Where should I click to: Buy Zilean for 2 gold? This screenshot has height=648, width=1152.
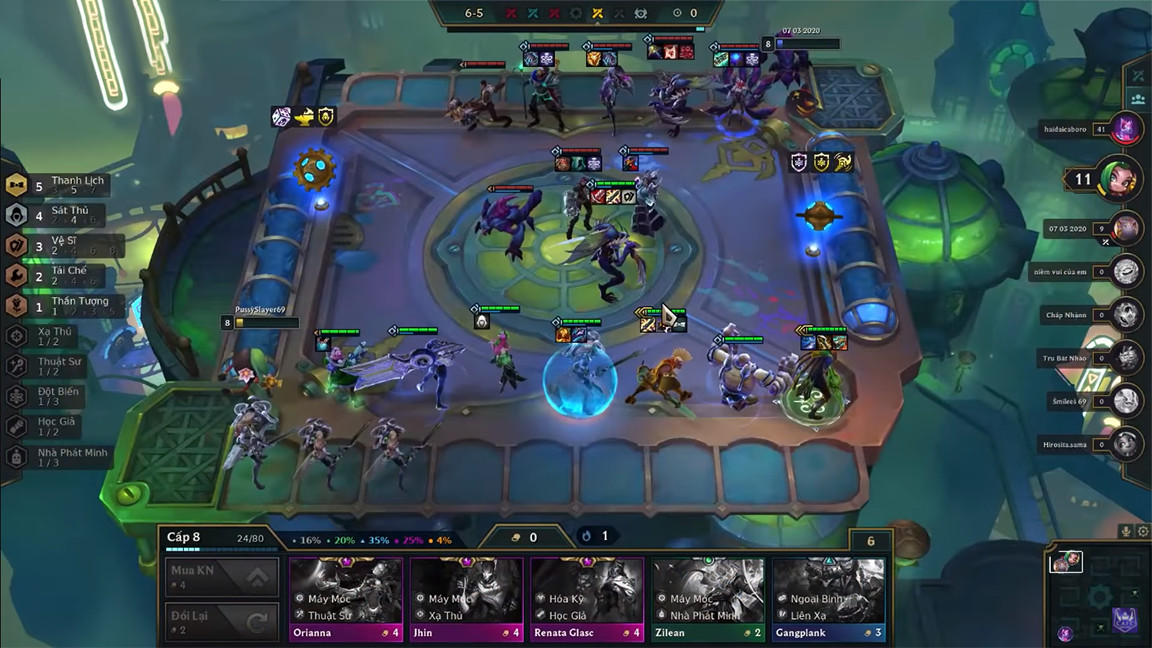708,598
